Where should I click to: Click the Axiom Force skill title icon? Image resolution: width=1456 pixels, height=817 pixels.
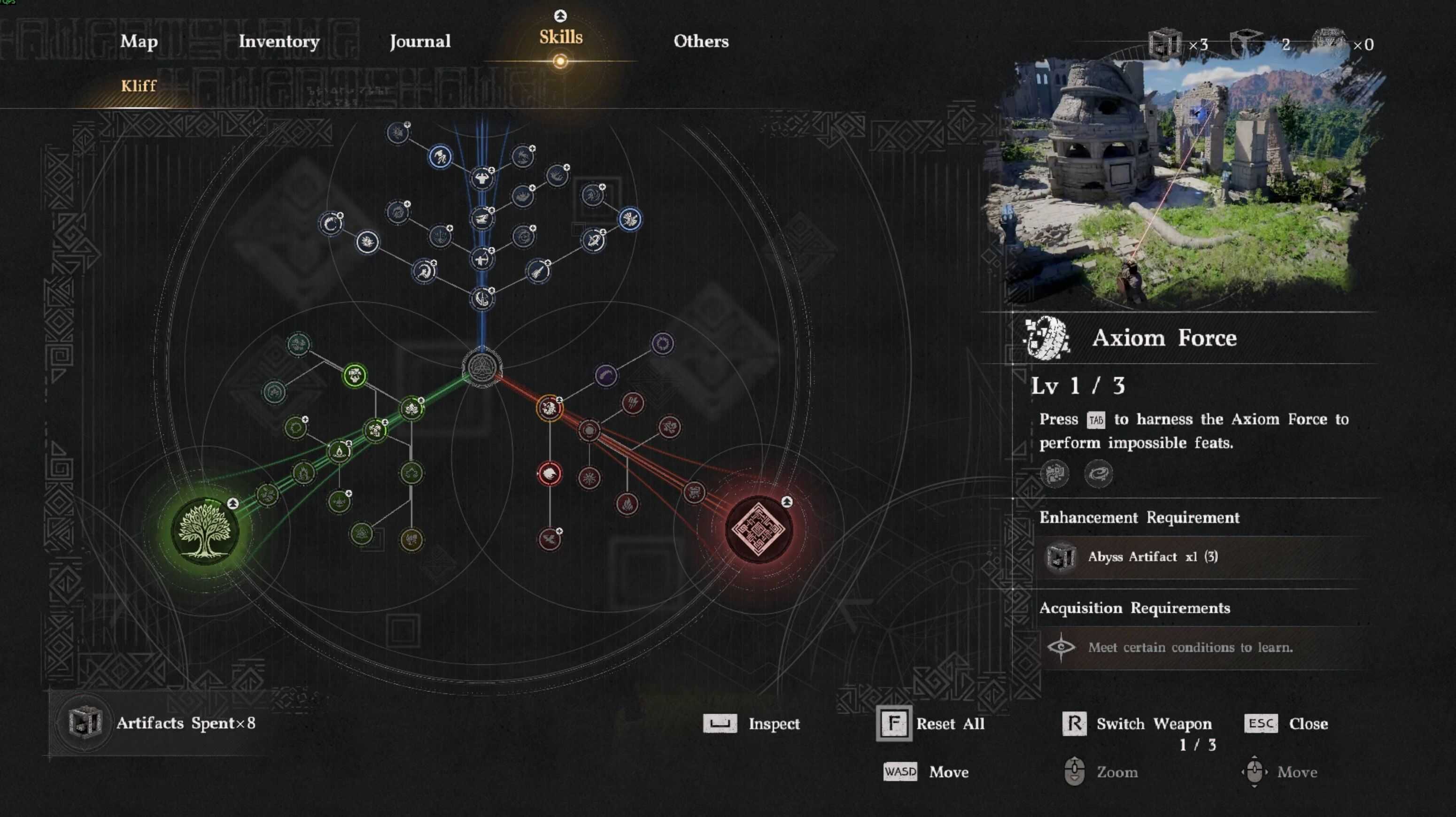pyautogui.click(x=1047, y=338)
